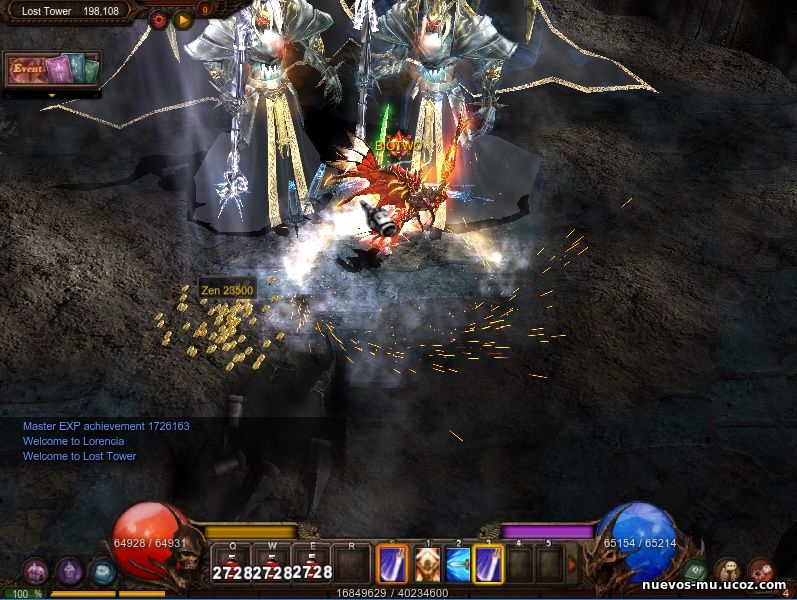
Task: Use the potion in the W slot
Action: [x=272, y=565]
